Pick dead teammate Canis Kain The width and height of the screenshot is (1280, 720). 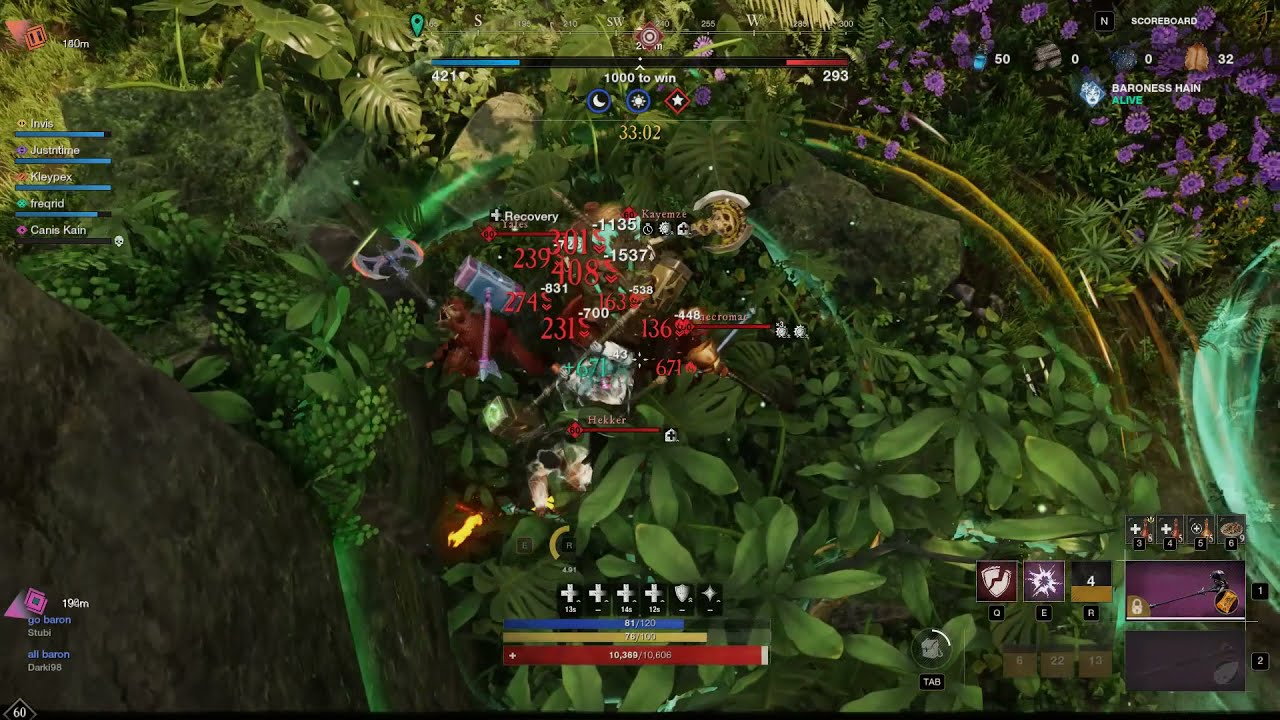58,230
